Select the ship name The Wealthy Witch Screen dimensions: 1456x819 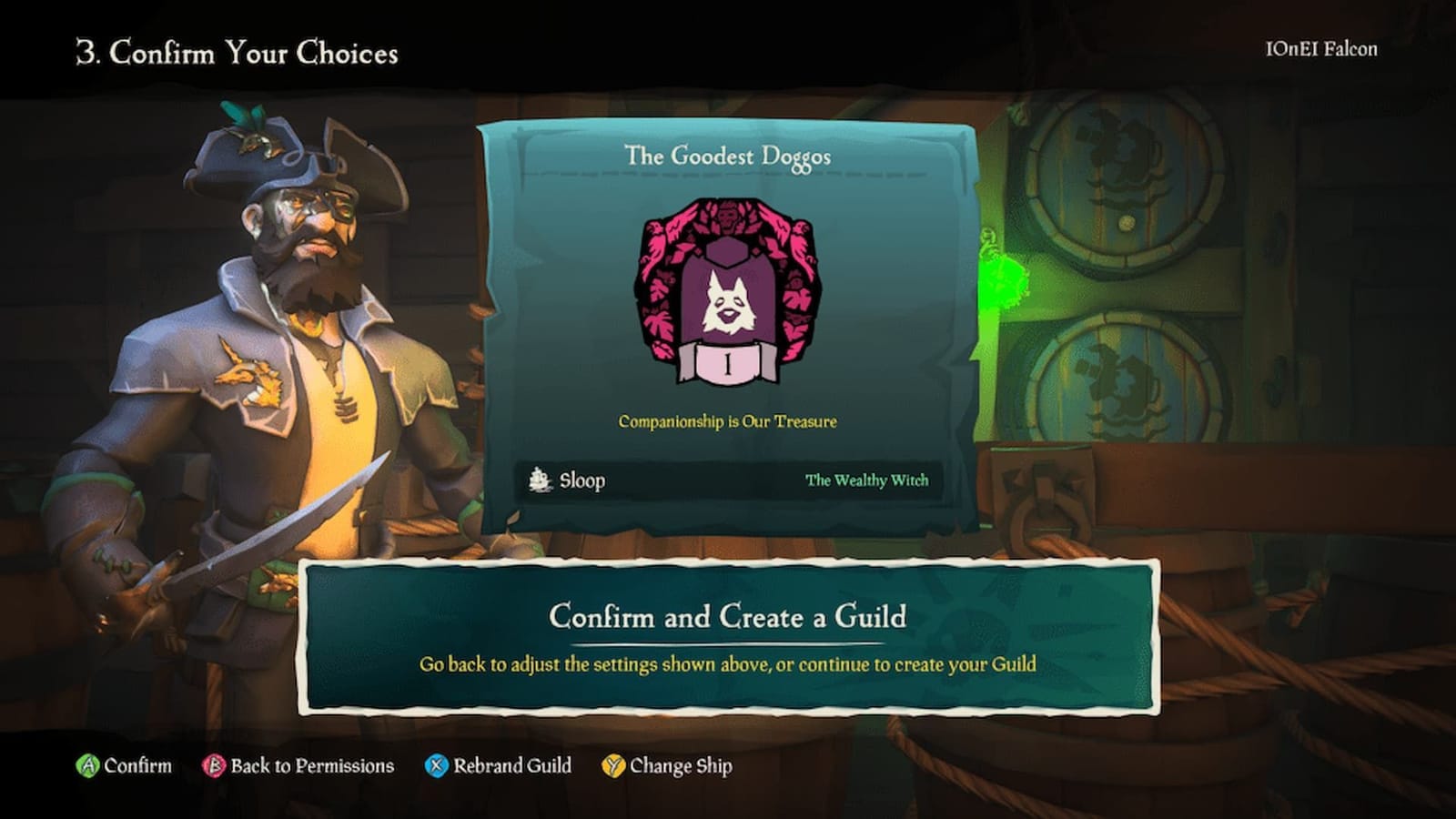click(865, 480)
